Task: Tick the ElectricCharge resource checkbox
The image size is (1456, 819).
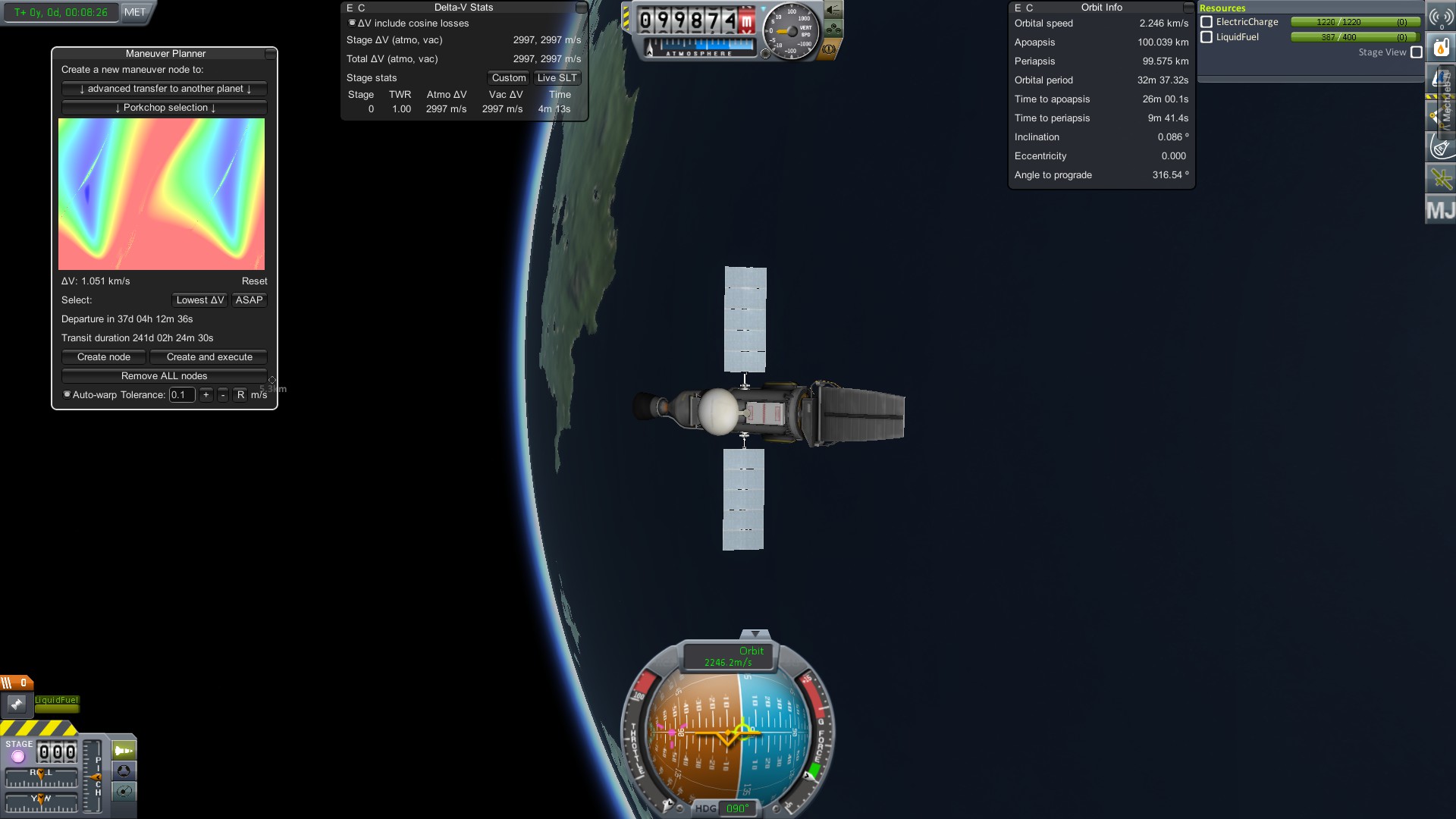Action: pyautogui.click(x=1207, y=22)
